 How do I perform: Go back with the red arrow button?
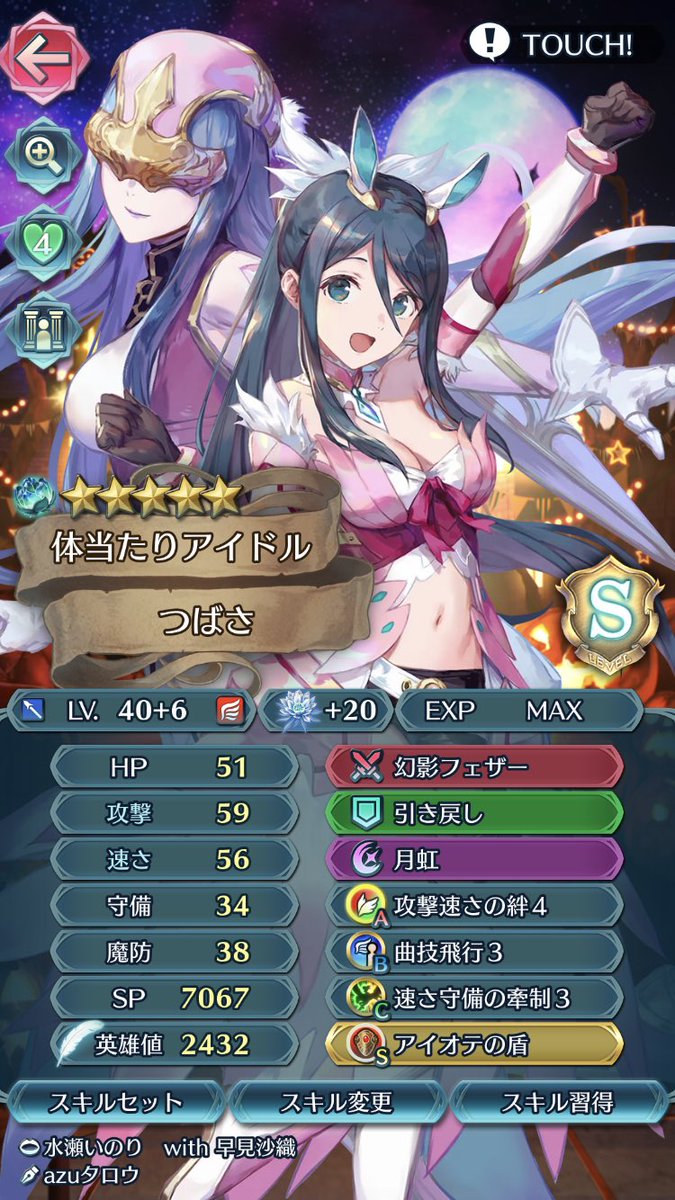pyautogui.click(x=42, y=54)
